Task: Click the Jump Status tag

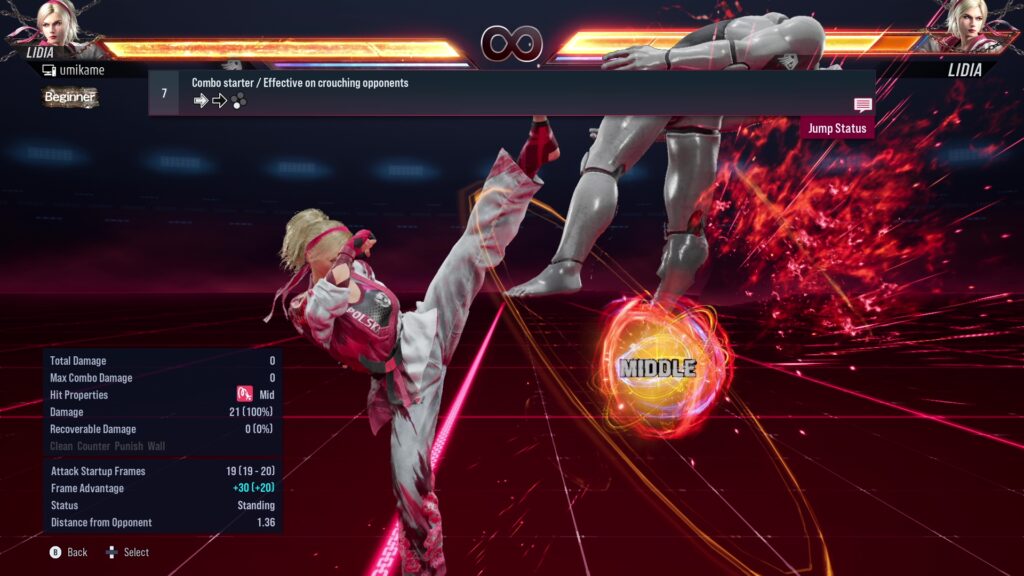Action: (836, 128)
